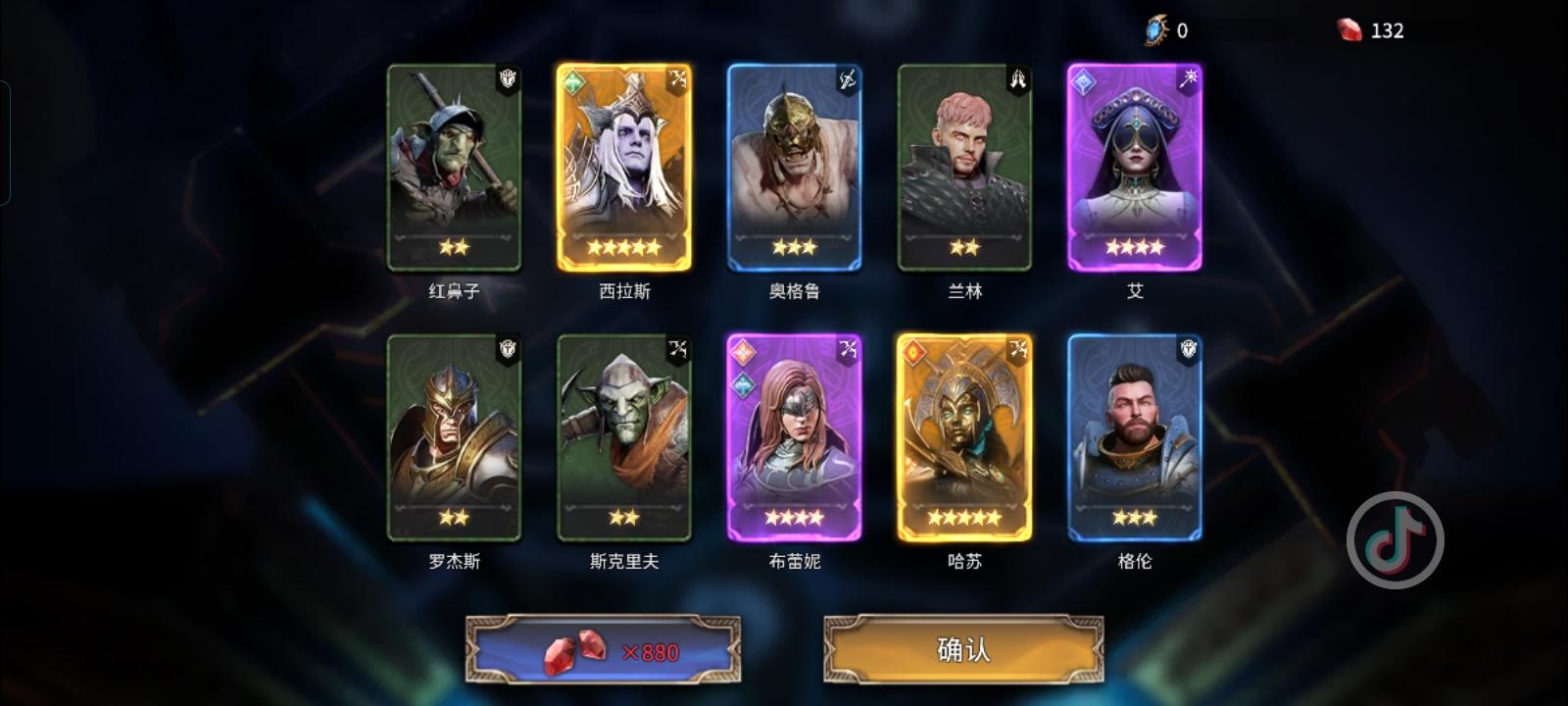1568x706 pixels.
Task: Click the 兰林 hero name label
Action: tap(964, 291)
